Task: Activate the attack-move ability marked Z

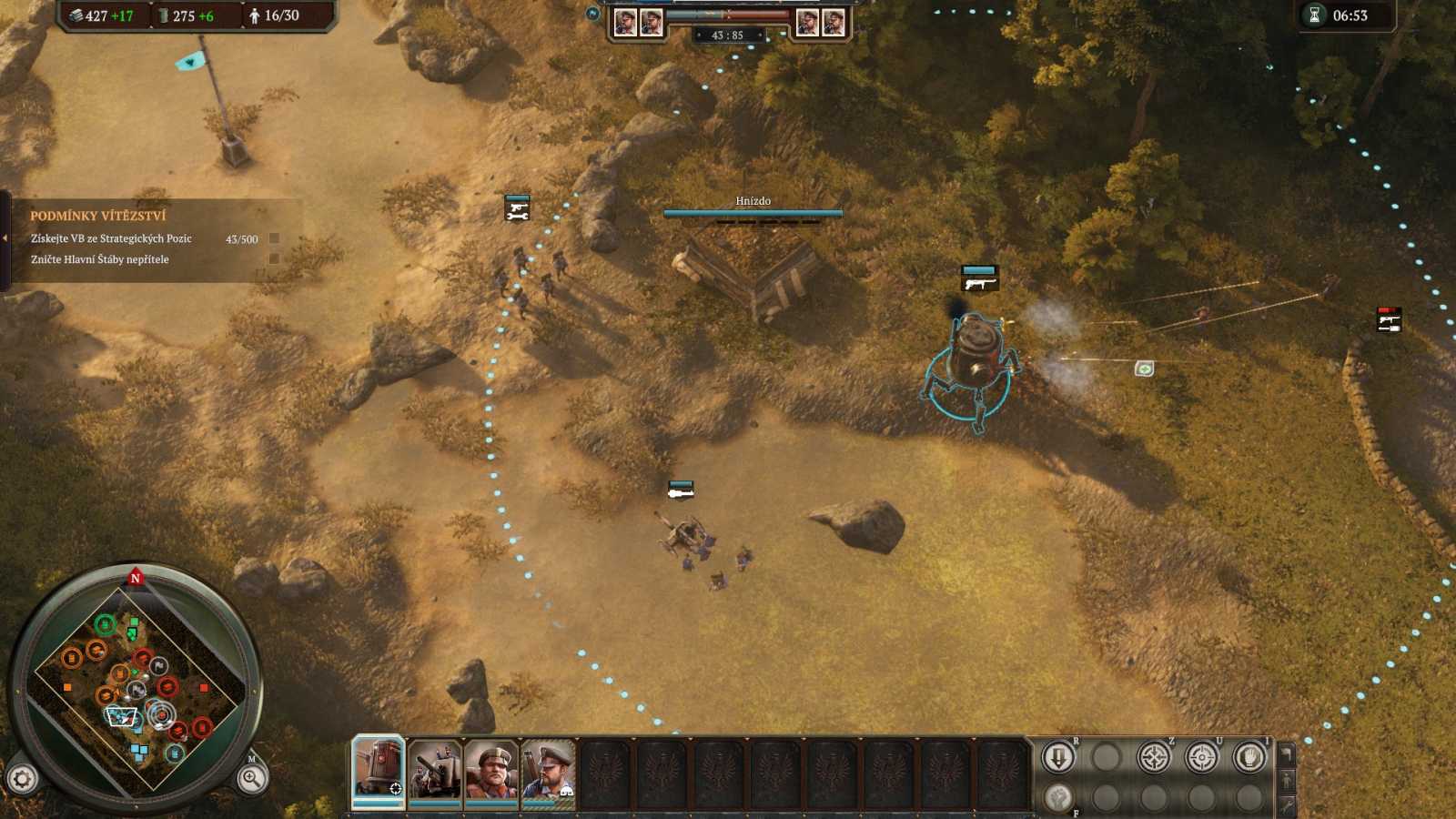Action: (1154, 755)
